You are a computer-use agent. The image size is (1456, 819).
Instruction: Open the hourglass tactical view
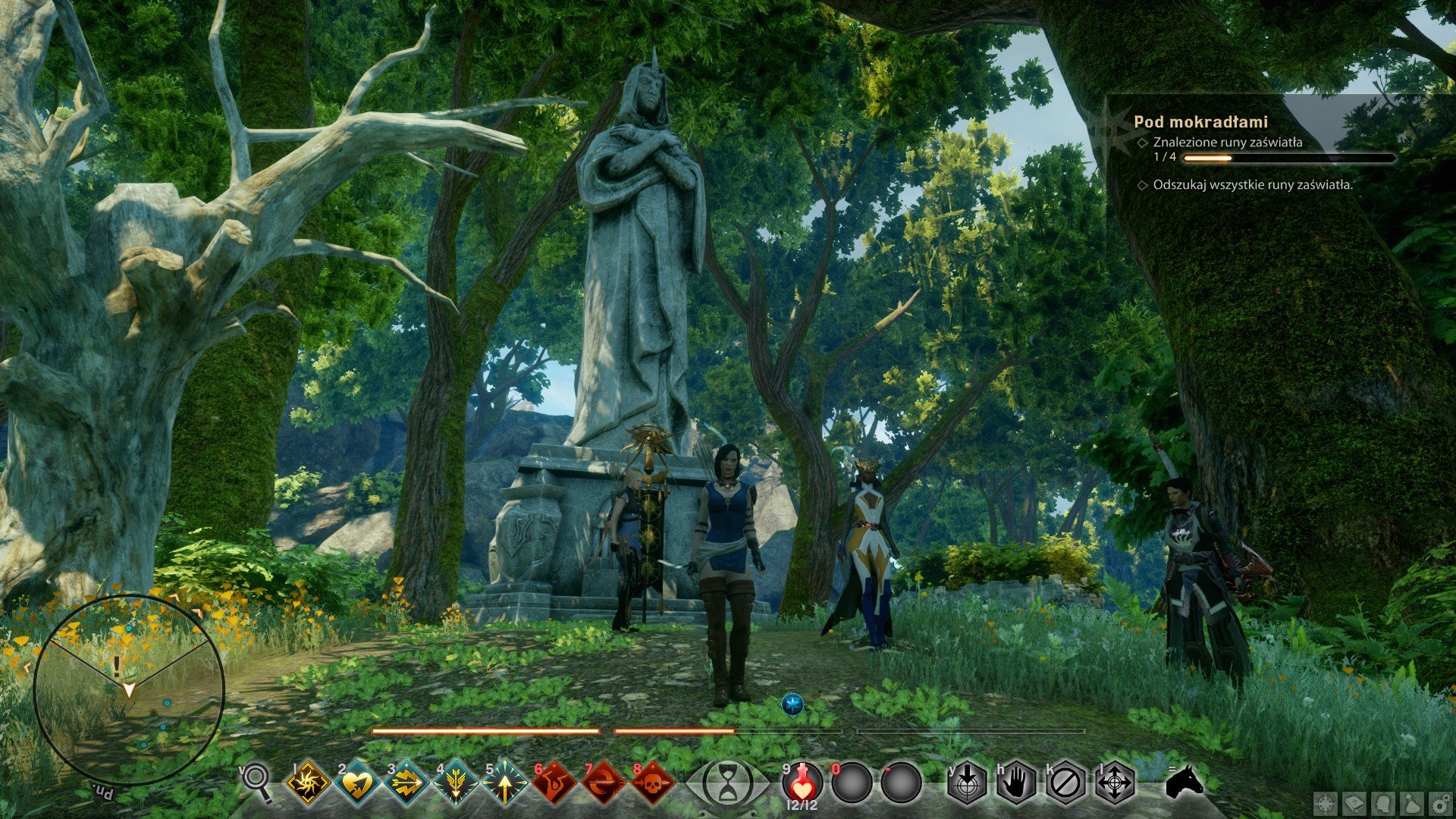click(x=728, y=783)
